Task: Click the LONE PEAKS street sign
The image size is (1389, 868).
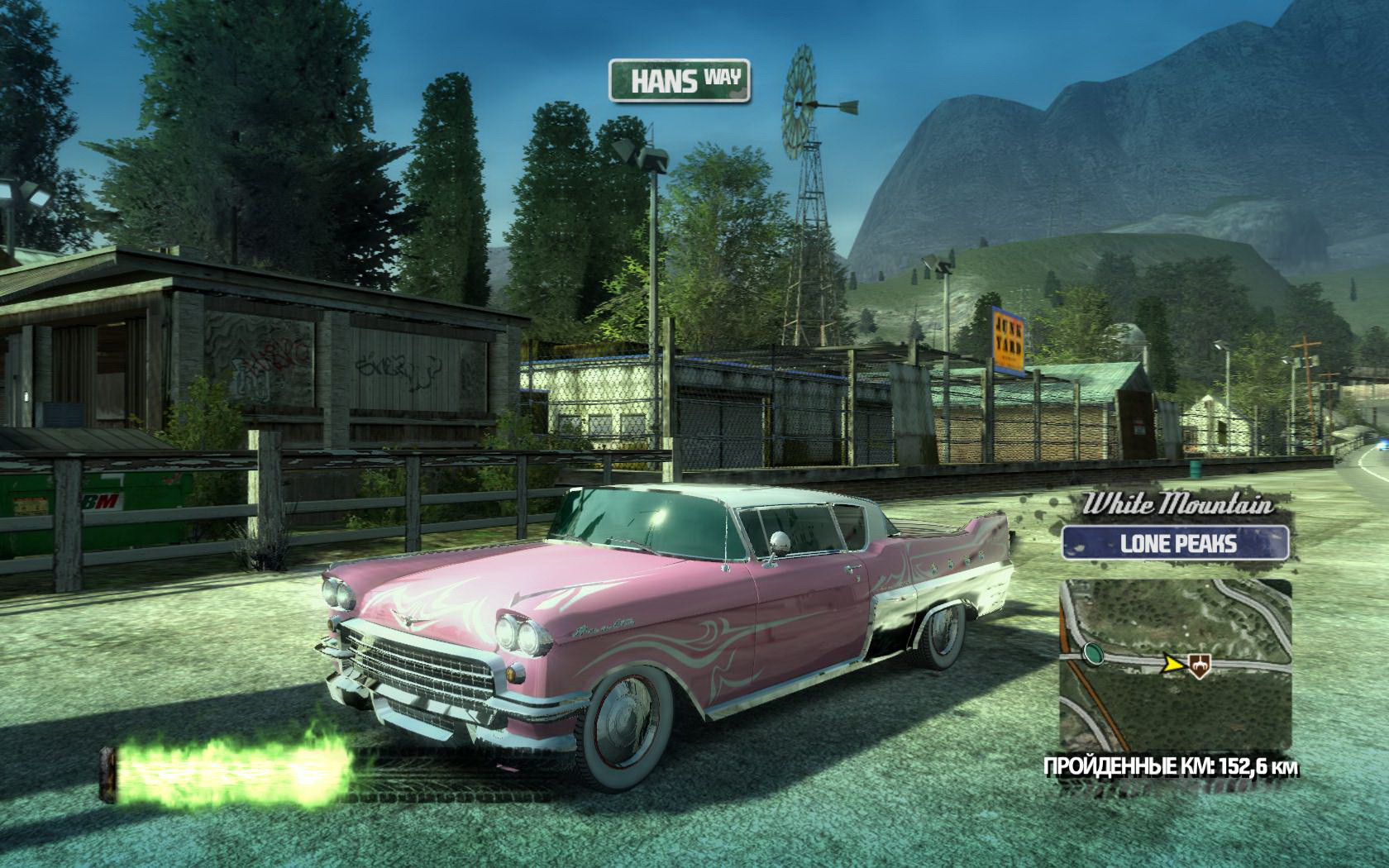Action: [x=1177, y=543]
